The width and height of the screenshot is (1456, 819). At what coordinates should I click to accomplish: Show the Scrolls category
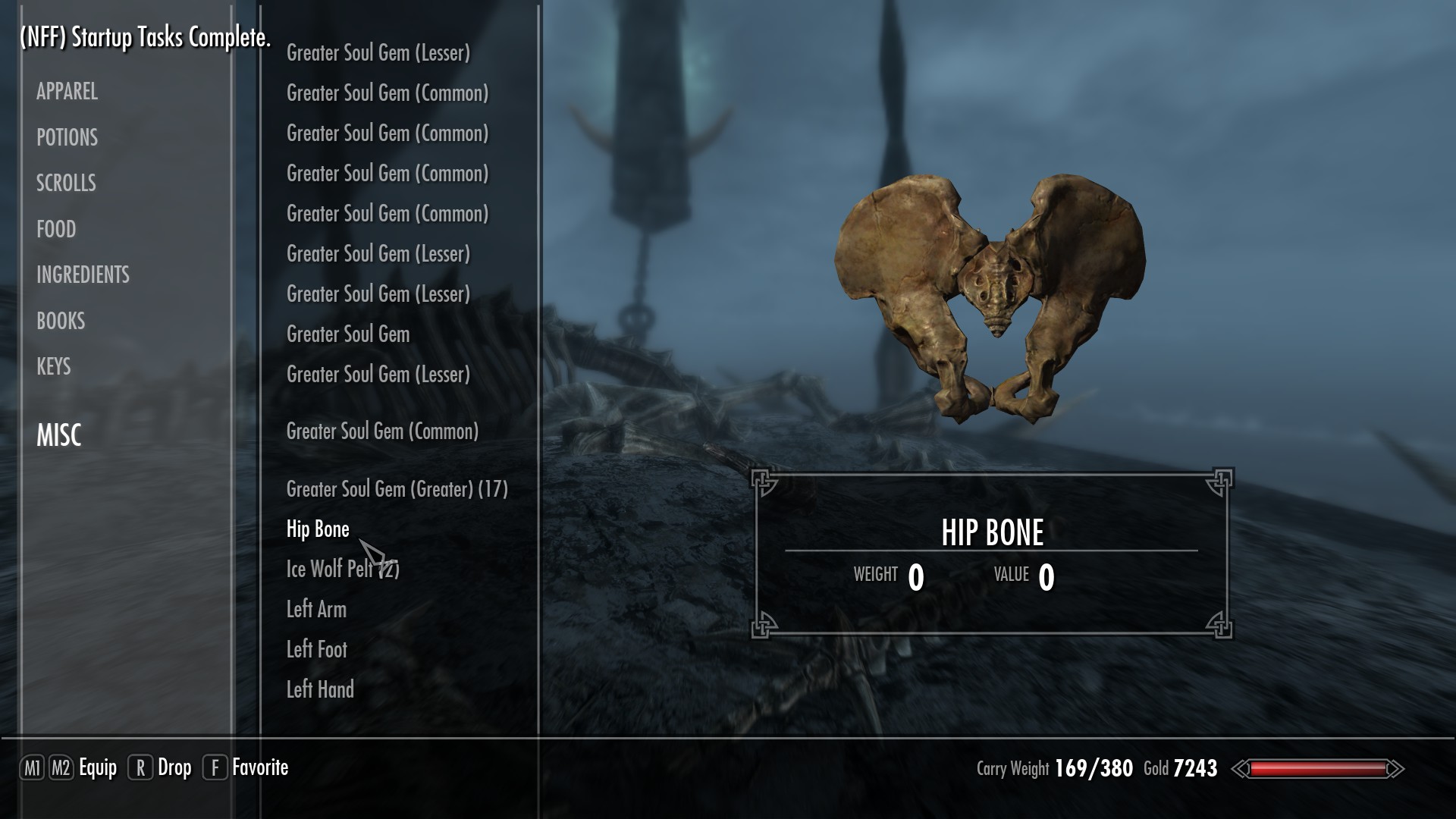click(x=66, y=183)
